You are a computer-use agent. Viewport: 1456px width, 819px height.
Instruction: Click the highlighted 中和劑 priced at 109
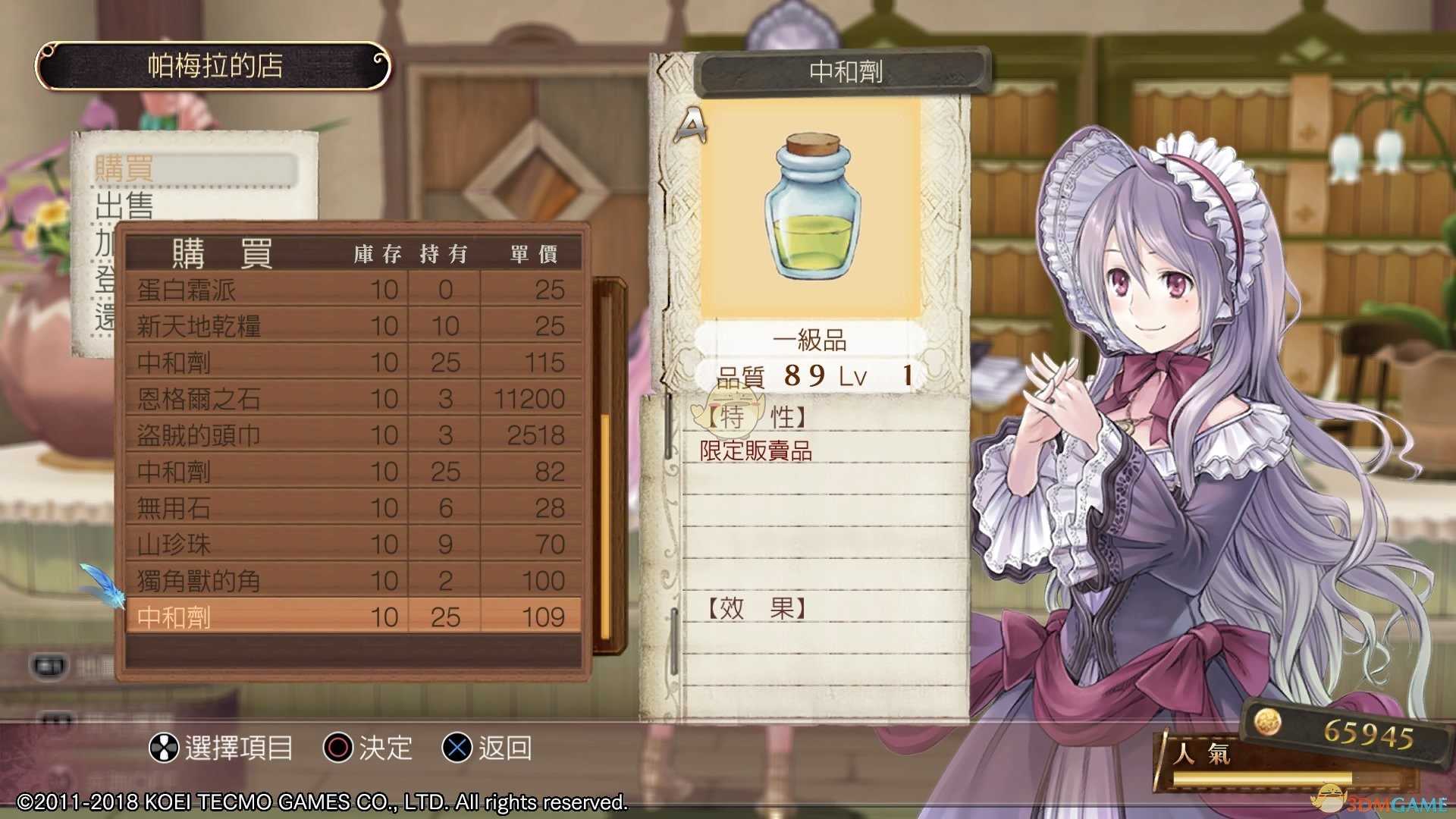353,617
